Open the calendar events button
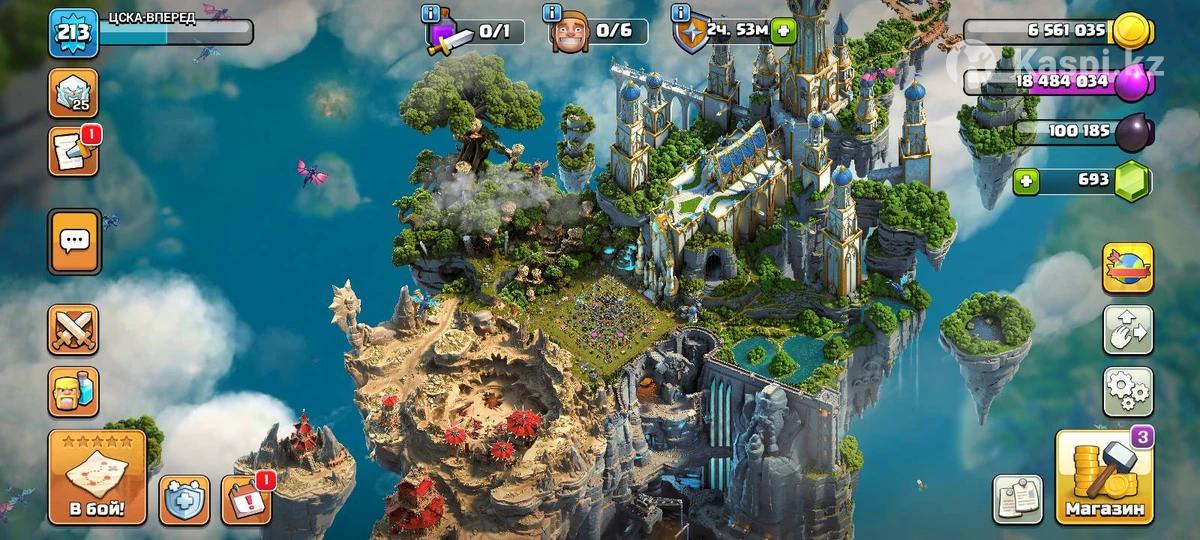1200x540 pixels. coord(246,499)
